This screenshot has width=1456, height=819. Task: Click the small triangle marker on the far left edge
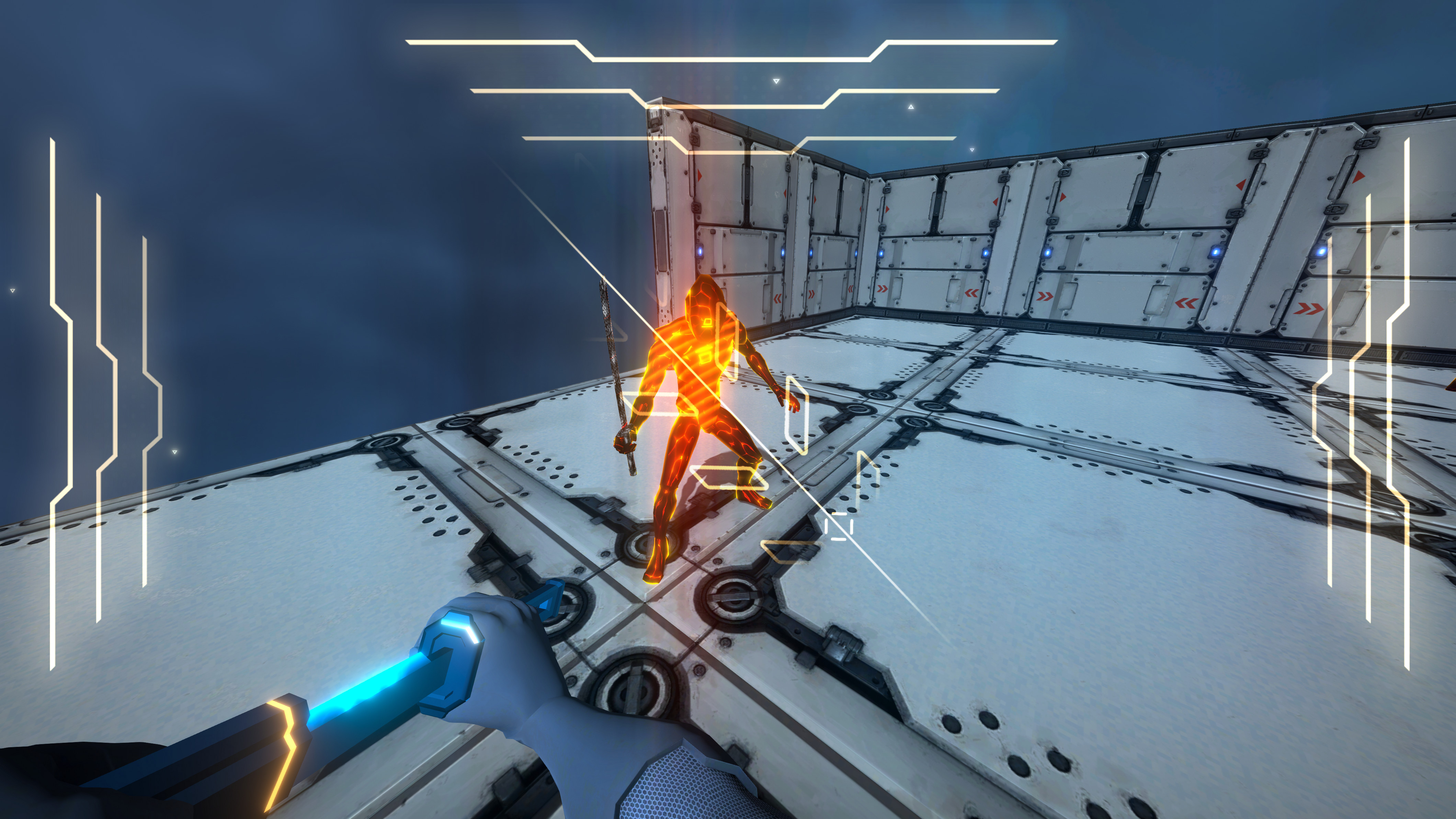[12, 291]
